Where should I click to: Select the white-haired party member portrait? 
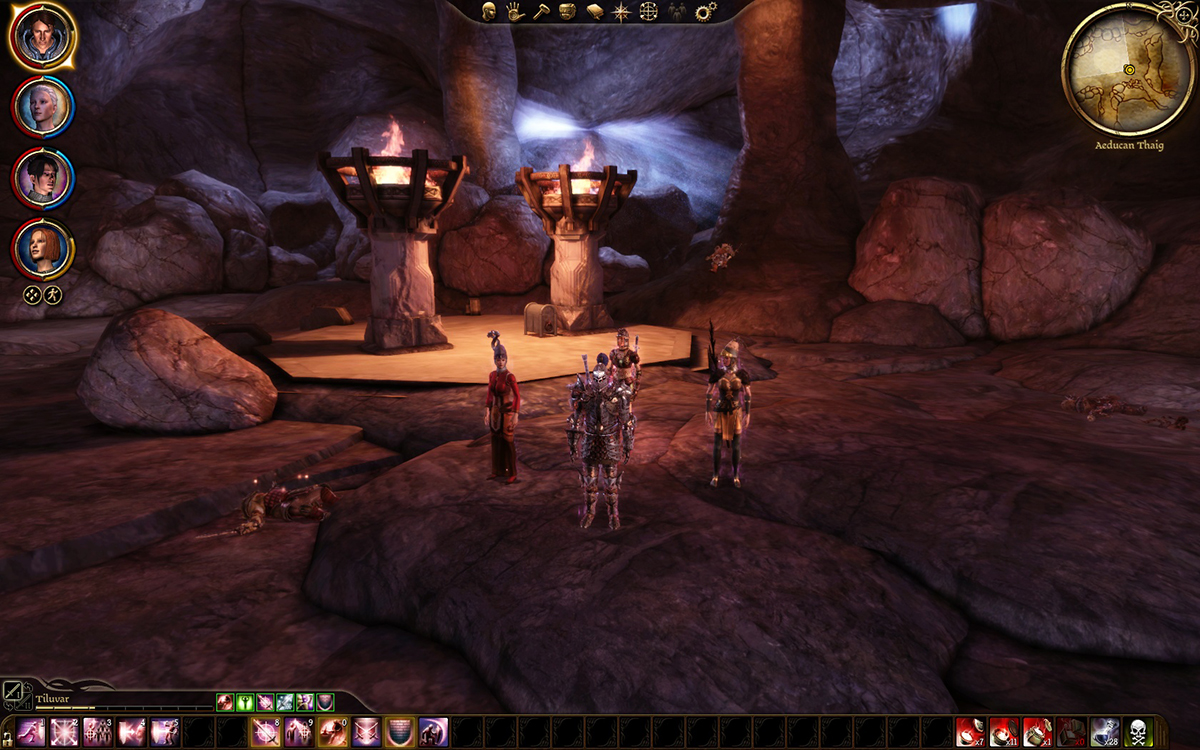pyautogui.click(x=43, y=107)
